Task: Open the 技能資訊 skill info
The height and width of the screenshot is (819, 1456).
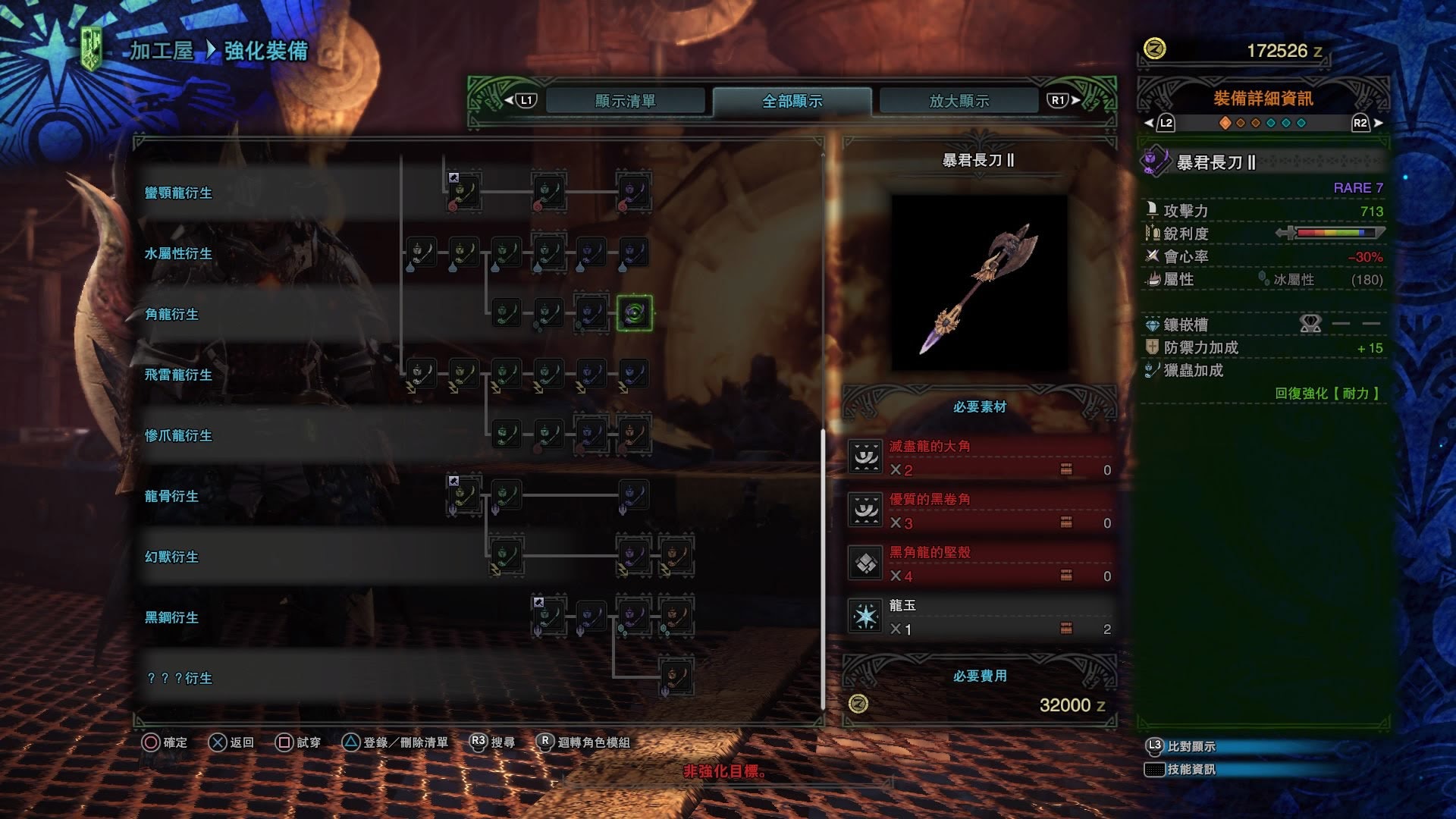Action: click(x=1191, y=769)
